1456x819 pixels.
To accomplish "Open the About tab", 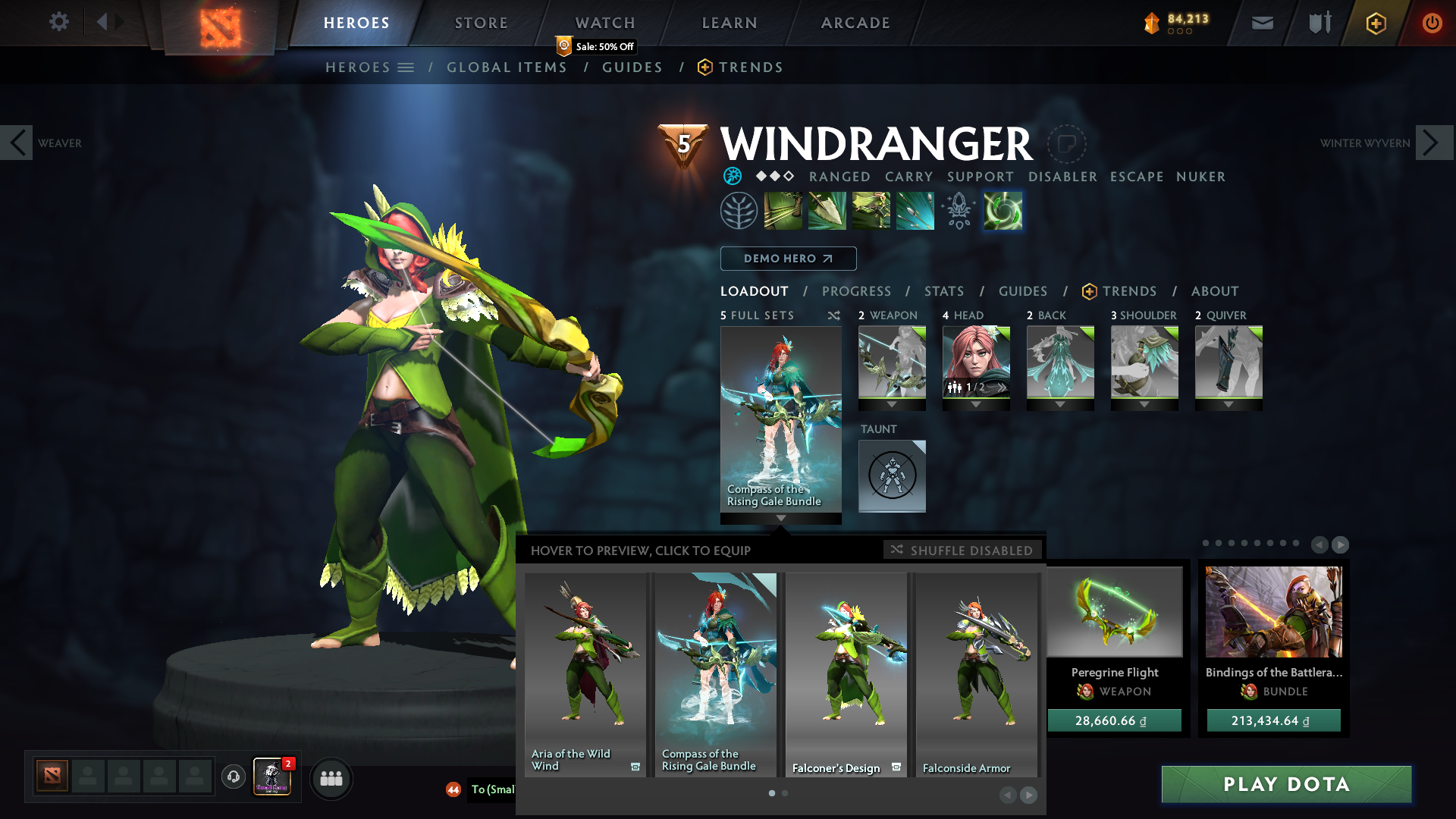I will point(1215,291).
